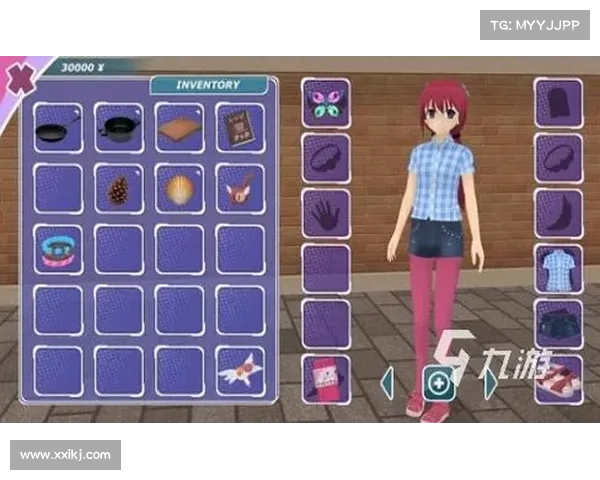Select the blue and pink bracelets
This screenshot has width=600, height=480.
(x=58, y=249)
